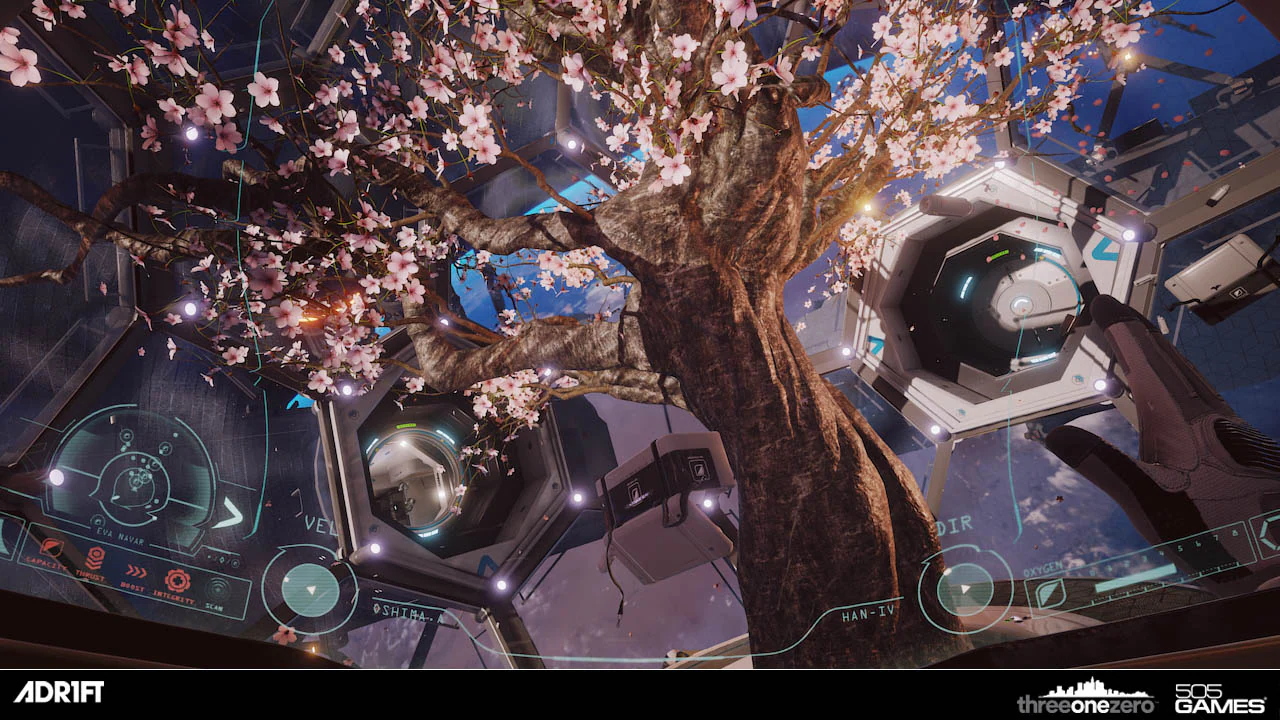Click the oxygen leaf icon
The image size is (1280, 720).
(1051, 593)
